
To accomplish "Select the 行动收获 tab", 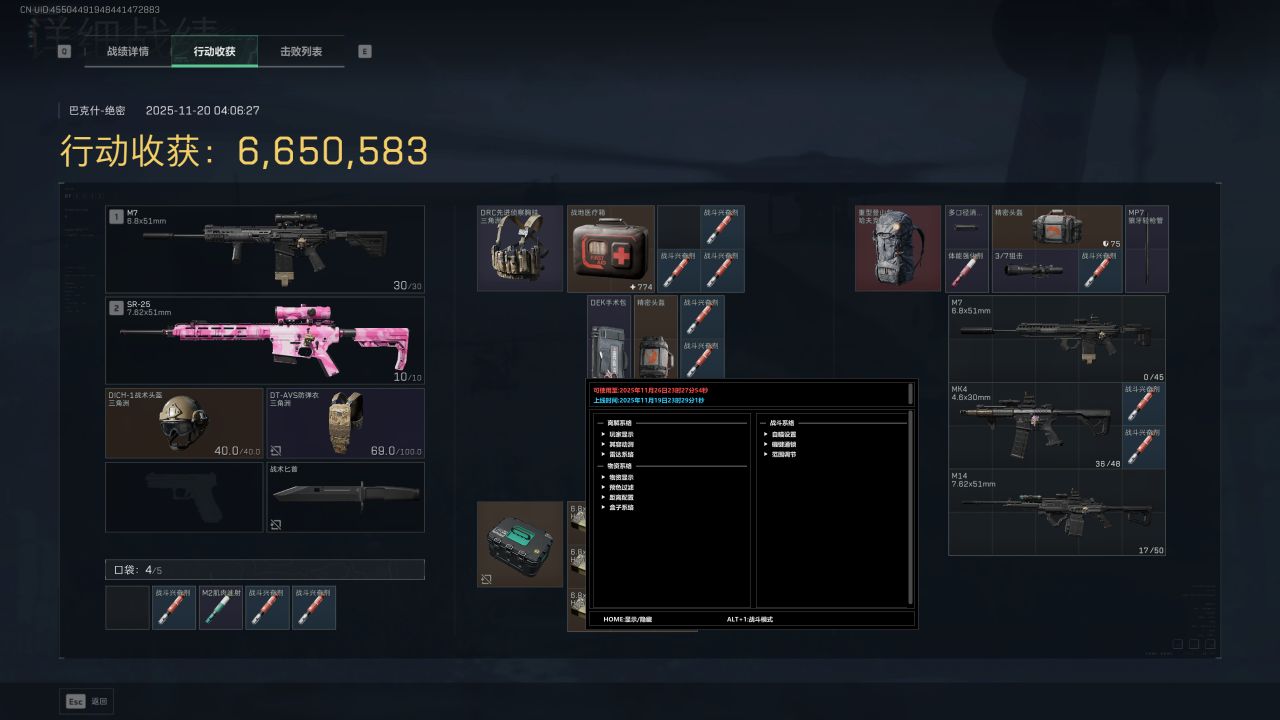I will point(214,51).
